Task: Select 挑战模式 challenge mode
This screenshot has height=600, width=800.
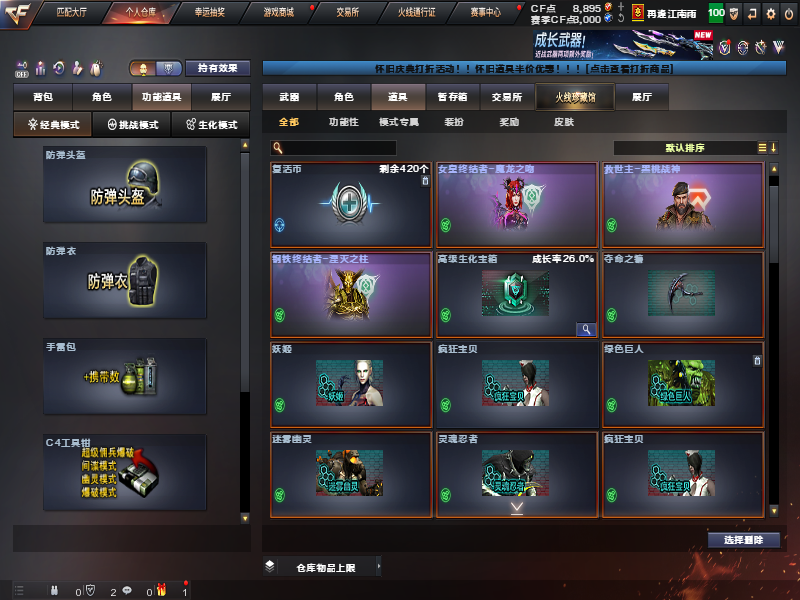Action: click(132, 125)
